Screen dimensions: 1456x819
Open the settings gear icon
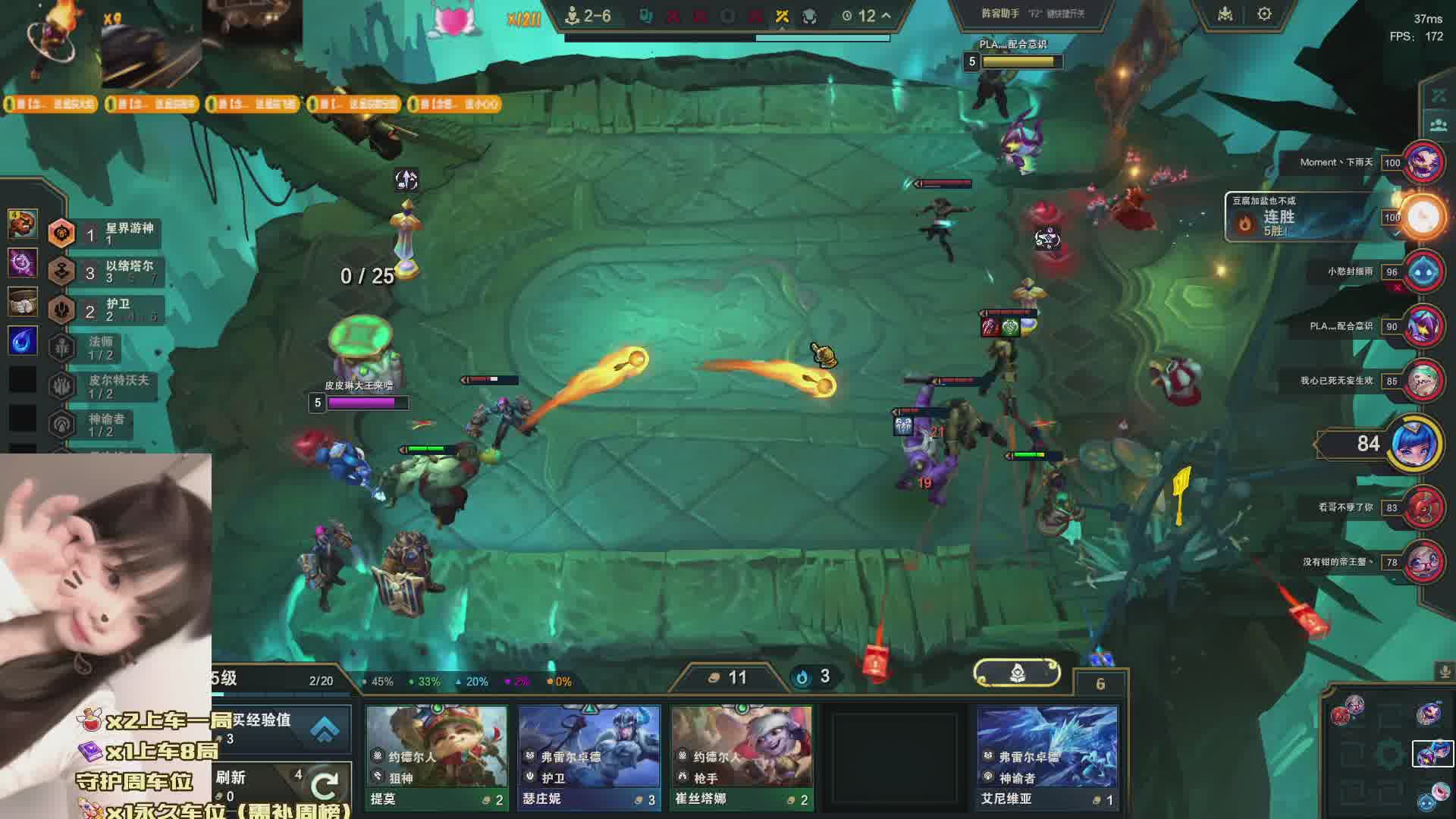click(x=1264, y=14)
